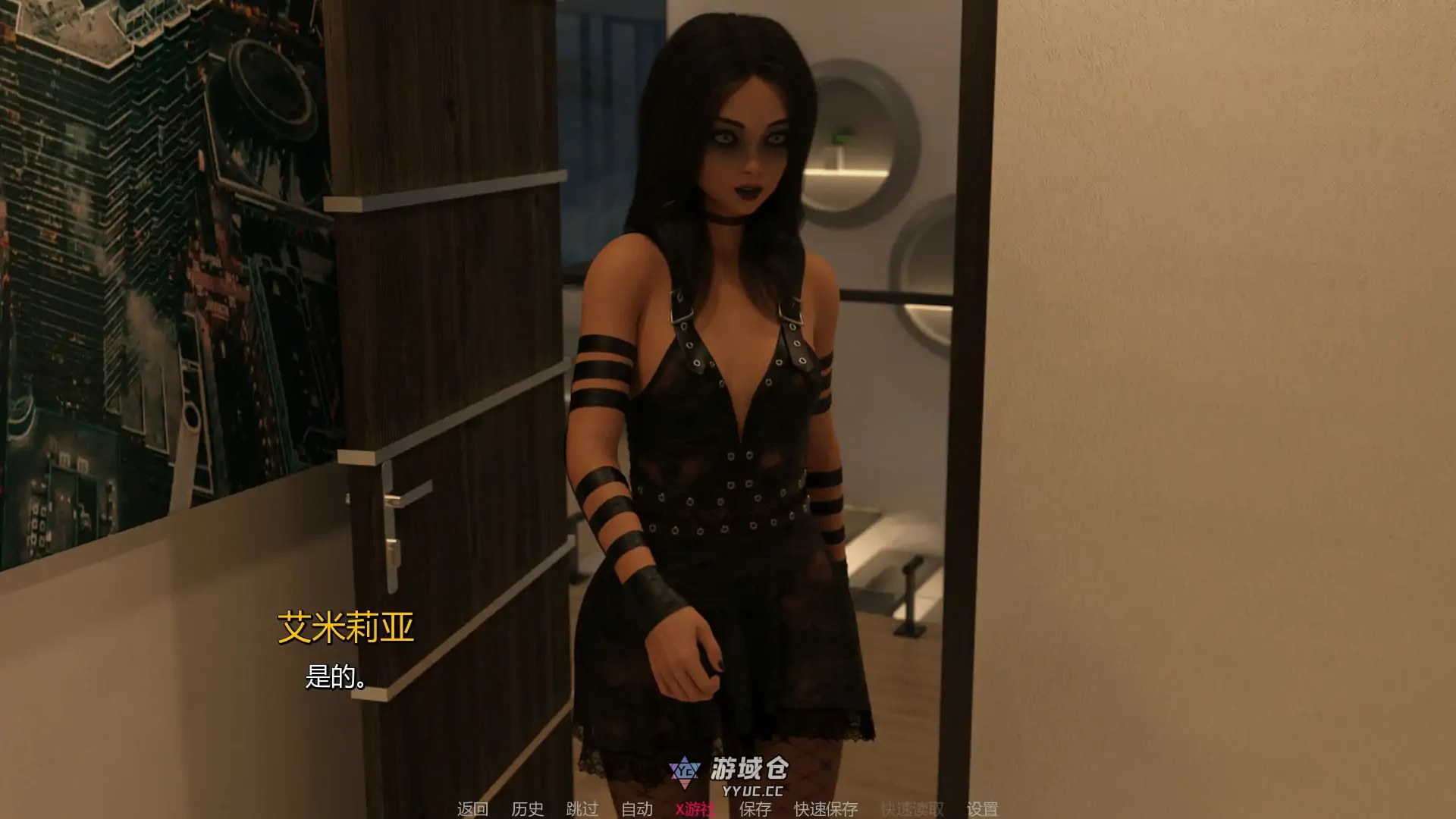Open the pink X游社 link
Image resolution: width=1456 pixels, height=819 pixels.
(x=695, y=809)
